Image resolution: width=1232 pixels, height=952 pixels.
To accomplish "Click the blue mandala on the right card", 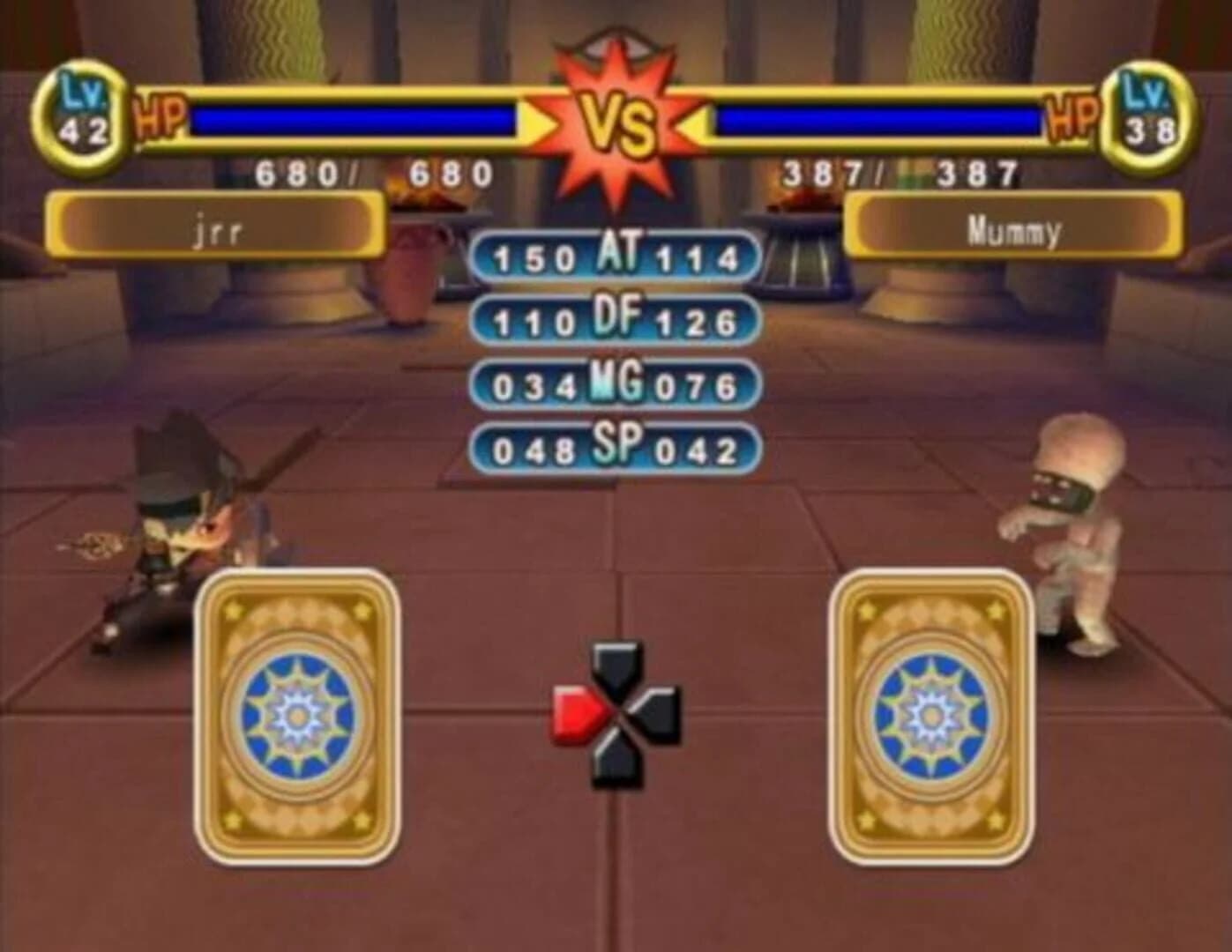I will tap(930, 711).
